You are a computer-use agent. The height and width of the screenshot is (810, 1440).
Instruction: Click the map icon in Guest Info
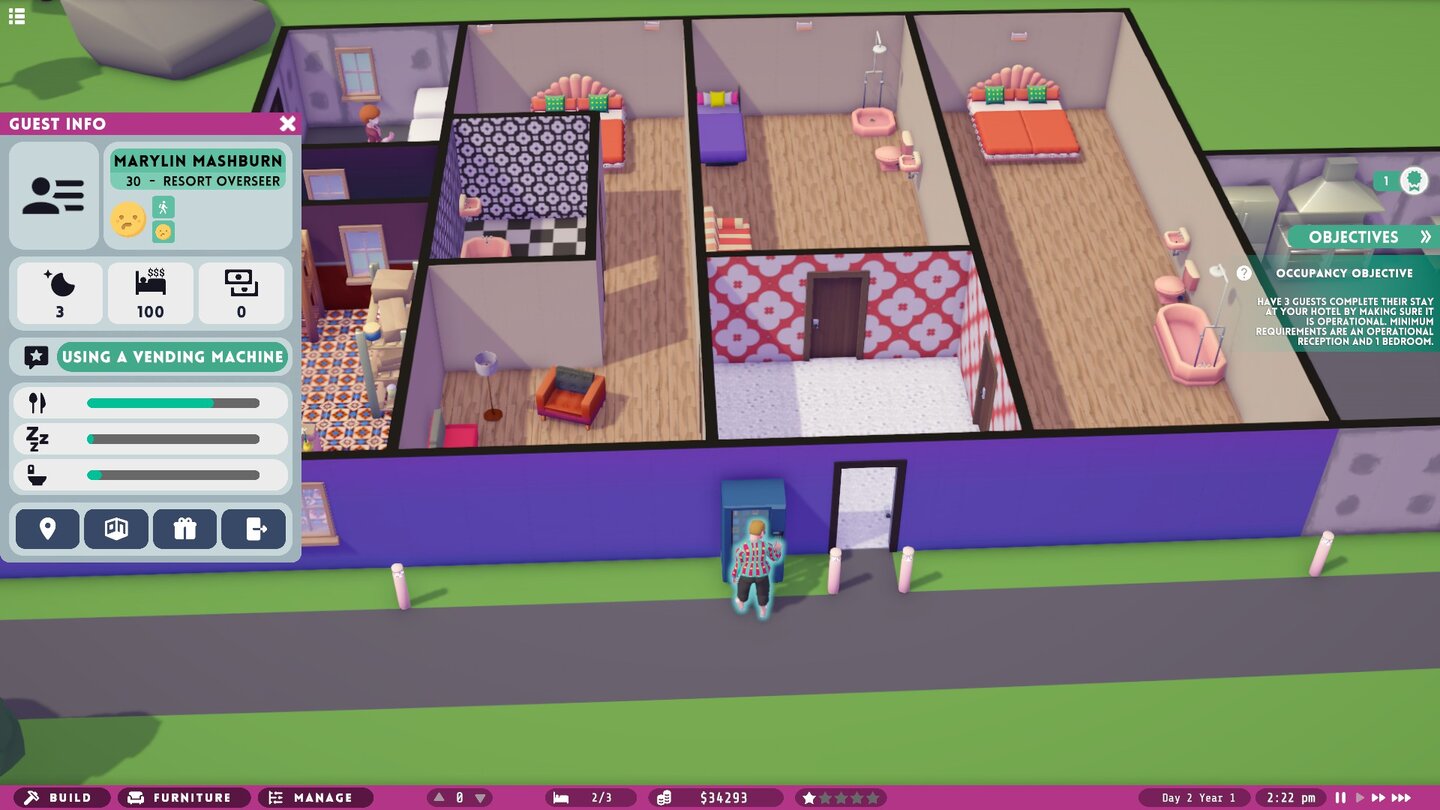pos(116,528)
